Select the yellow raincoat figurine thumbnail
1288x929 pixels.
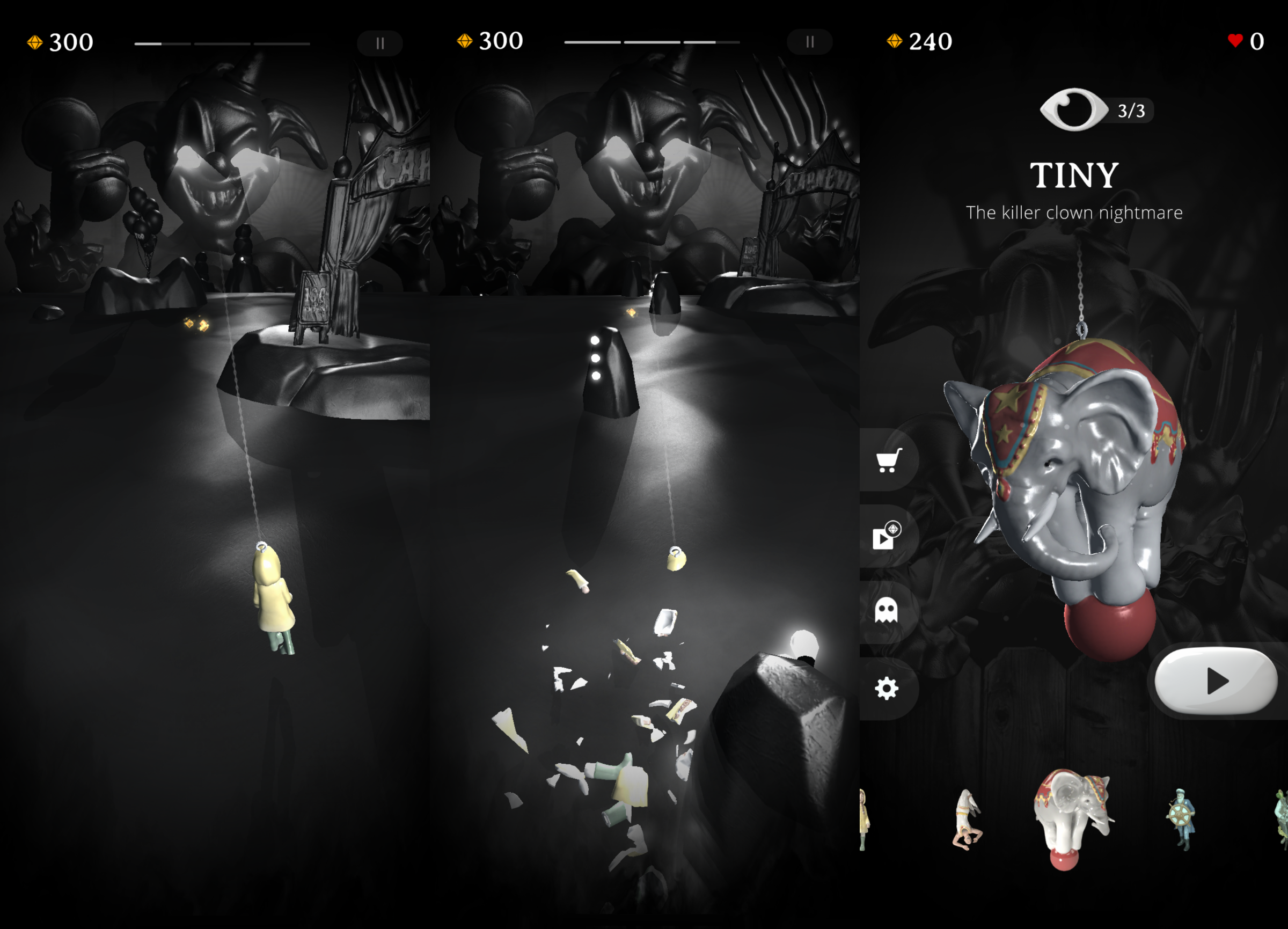pyautogui.click(x=864, y=820)
